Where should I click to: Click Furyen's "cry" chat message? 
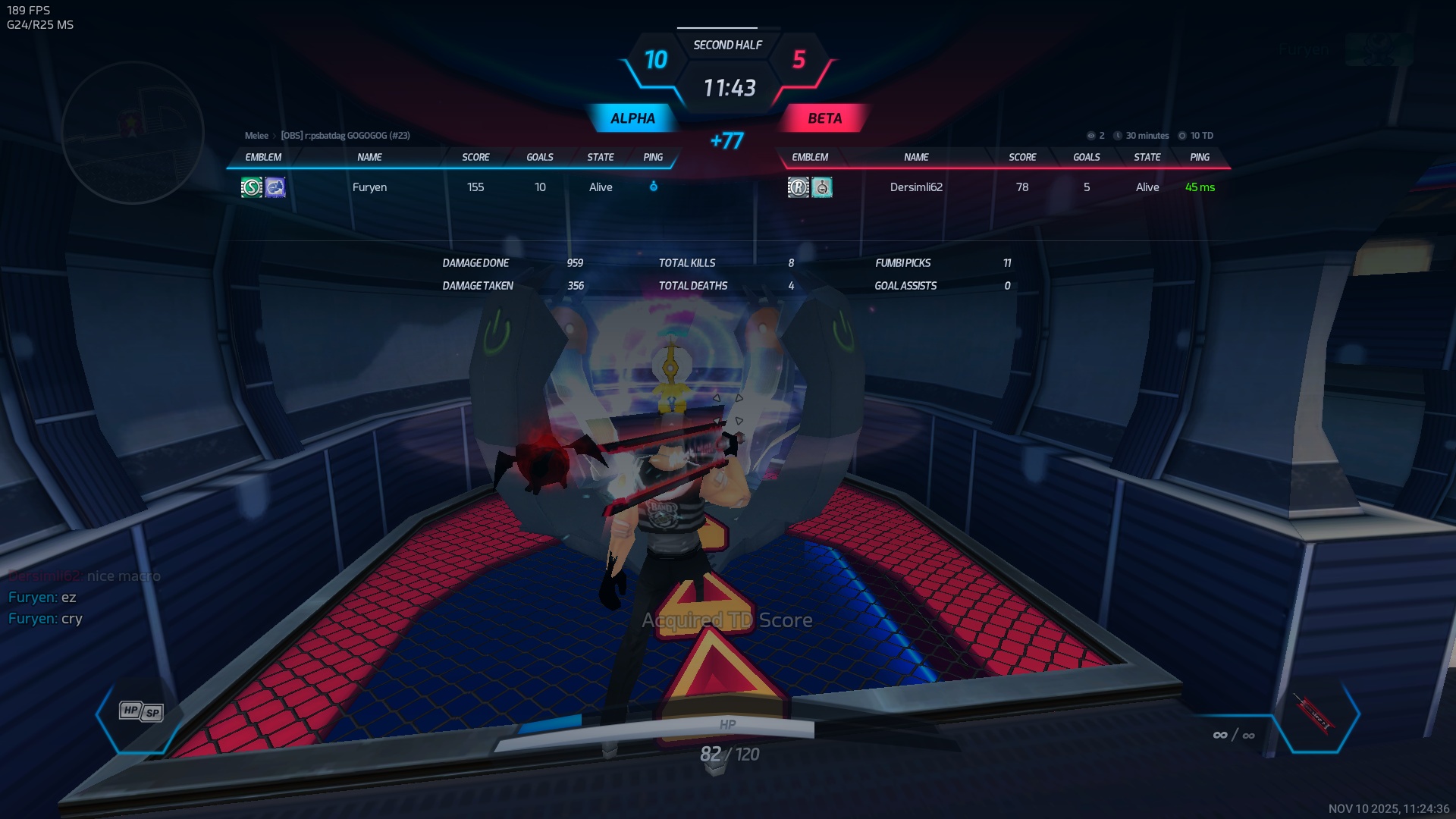[45, 619]
